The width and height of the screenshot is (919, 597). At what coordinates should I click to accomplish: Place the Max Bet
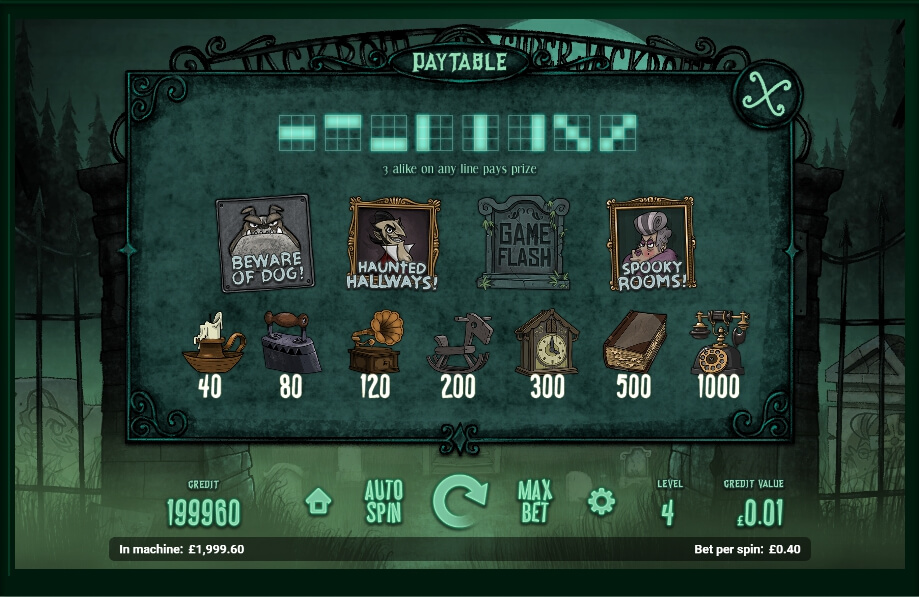point(535,502)
